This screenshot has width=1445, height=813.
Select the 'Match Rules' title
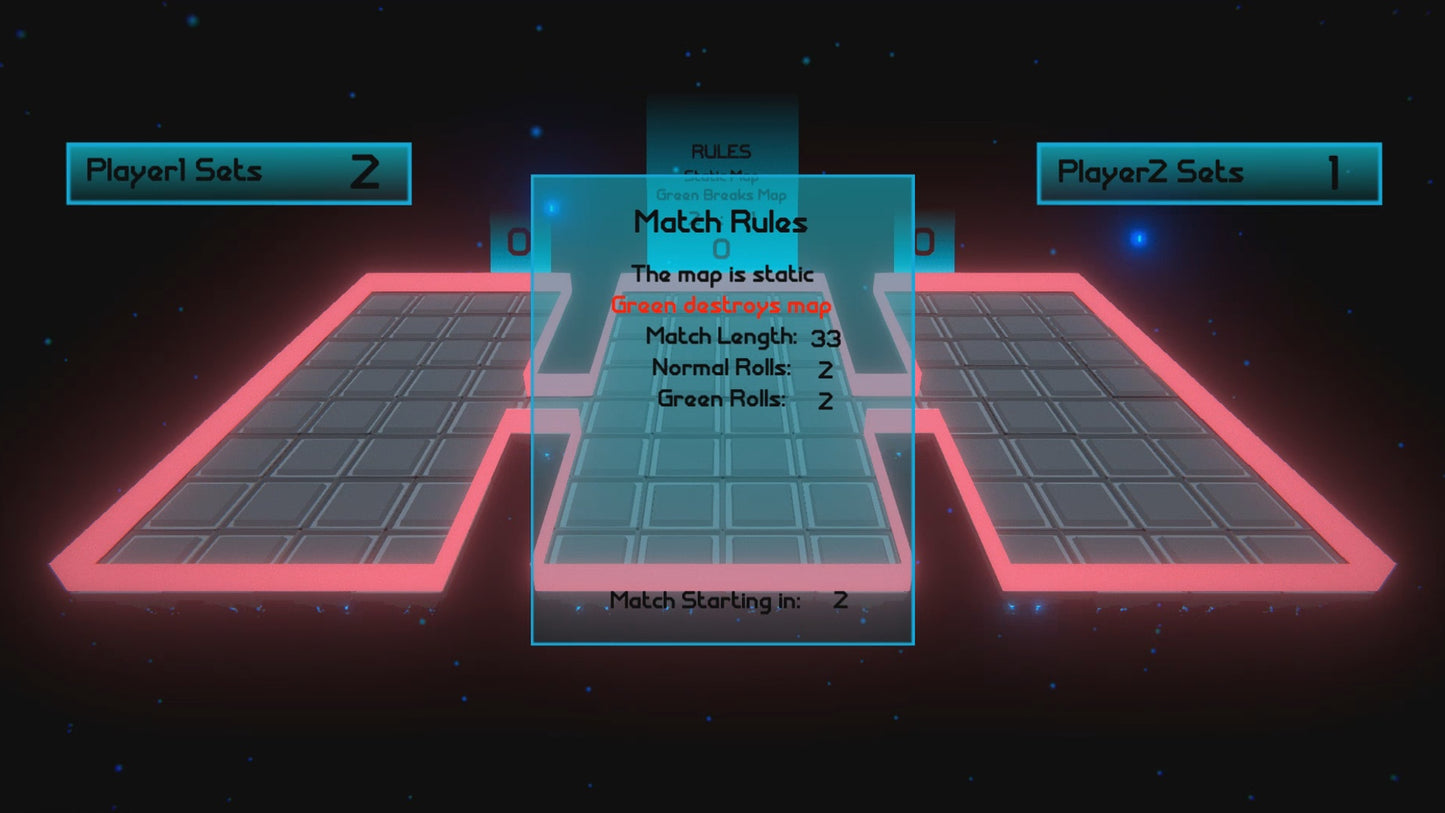coord(722,223)
